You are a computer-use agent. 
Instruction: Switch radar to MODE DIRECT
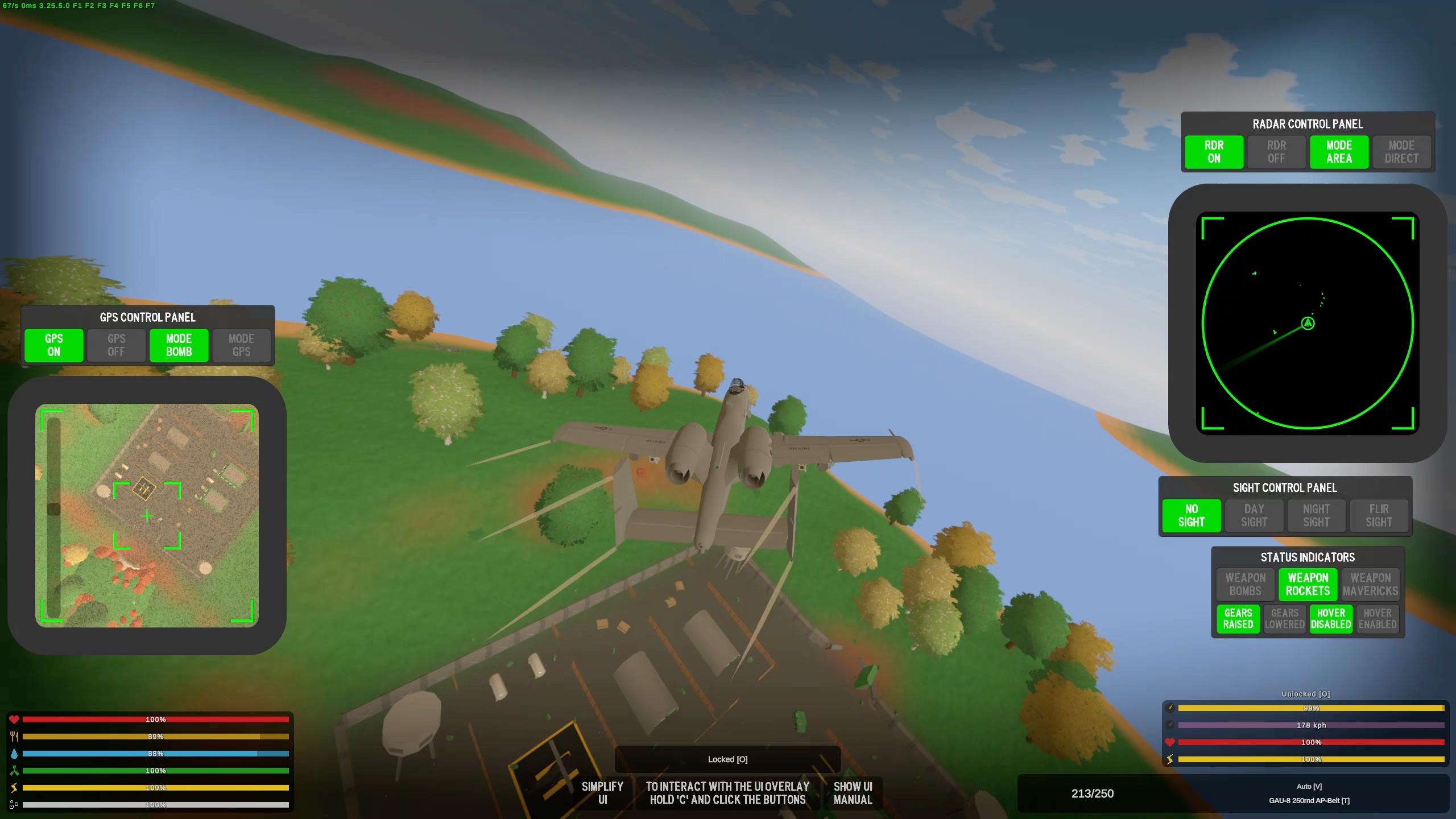pos(1401,152)
